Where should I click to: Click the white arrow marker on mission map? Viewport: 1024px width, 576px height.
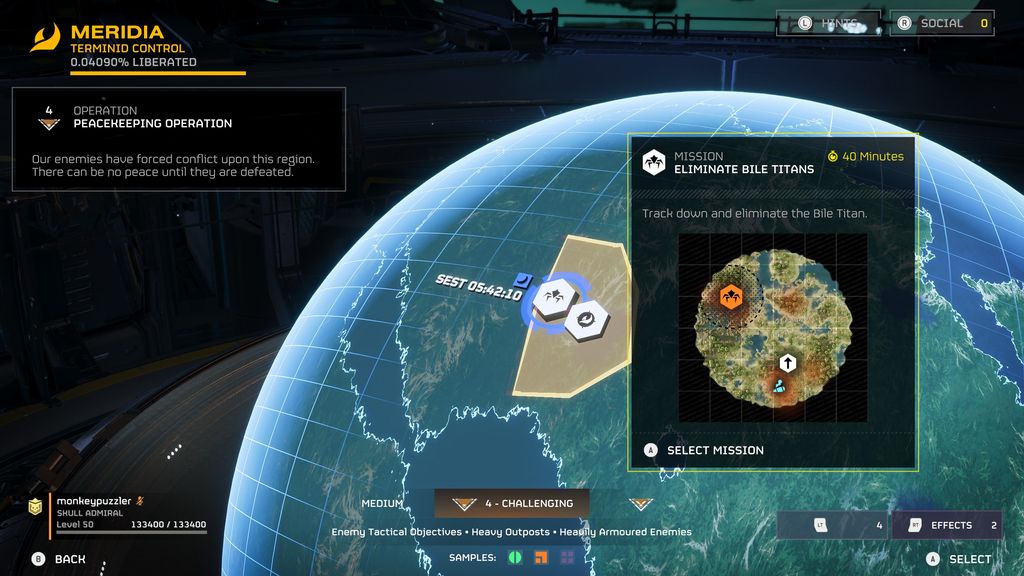[787, 362]
